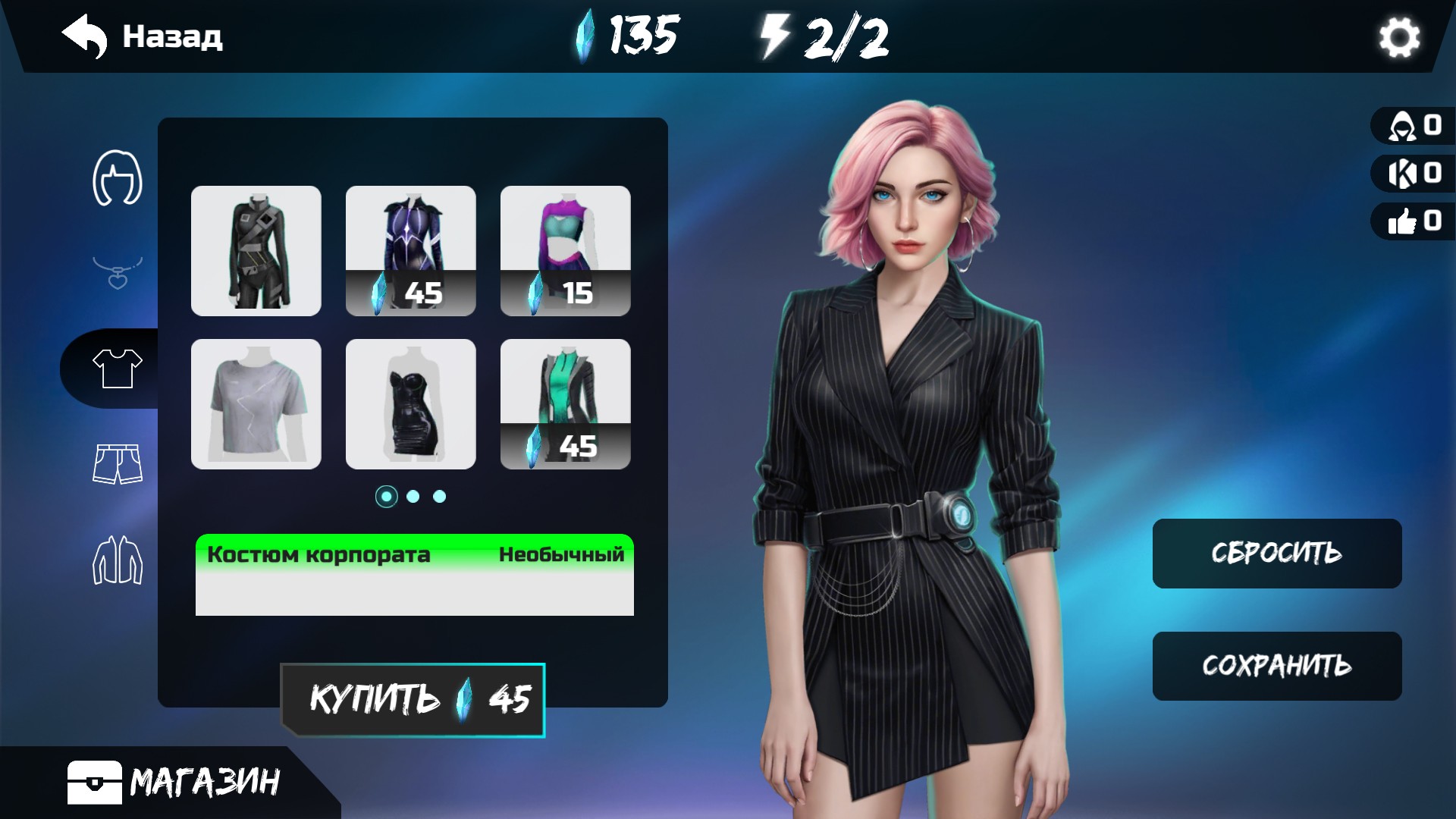1456x819 pixels.
Task: Go to the second outfit page dot
Action: pos(413,497)
